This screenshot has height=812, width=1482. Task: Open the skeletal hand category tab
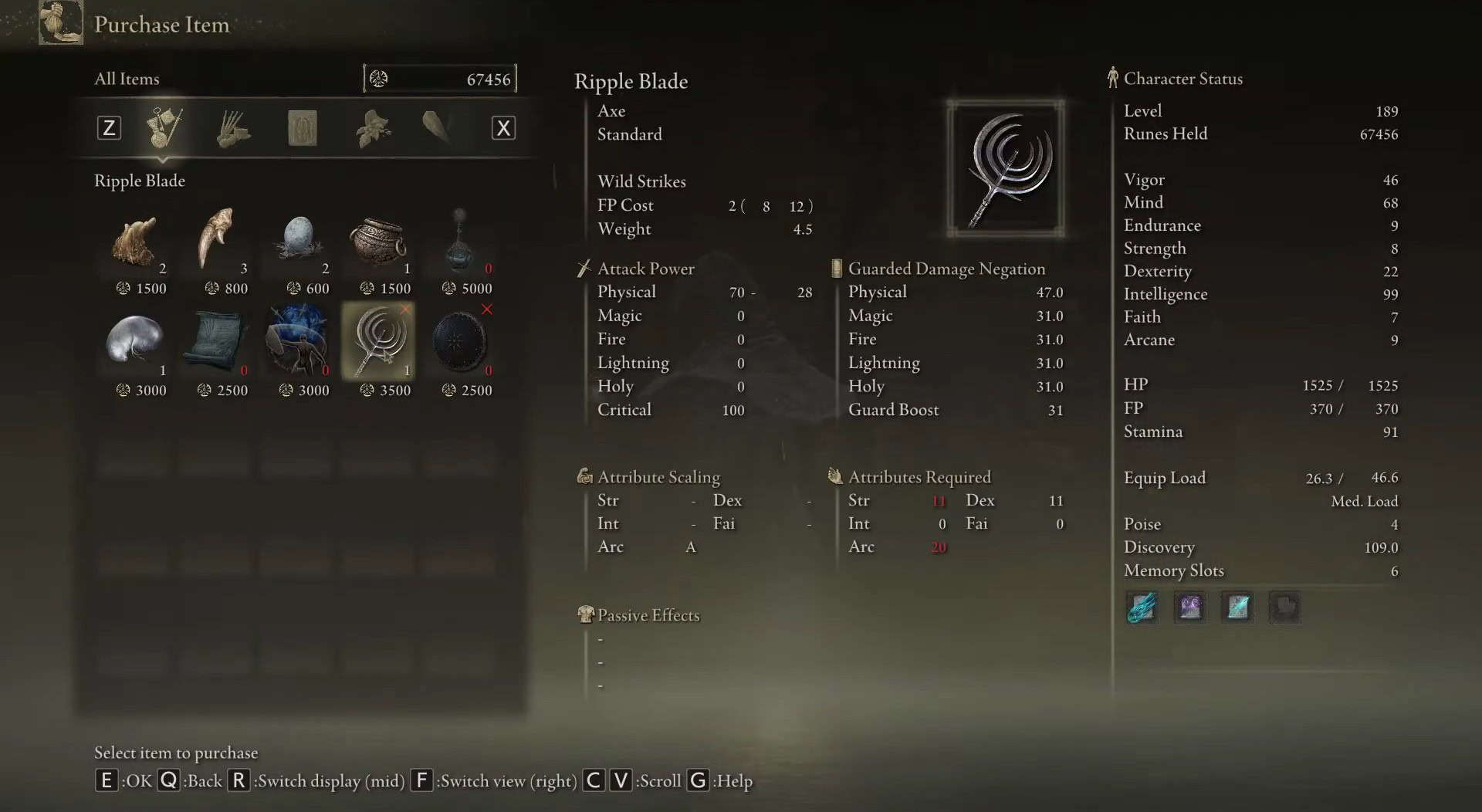click(232, 128)
